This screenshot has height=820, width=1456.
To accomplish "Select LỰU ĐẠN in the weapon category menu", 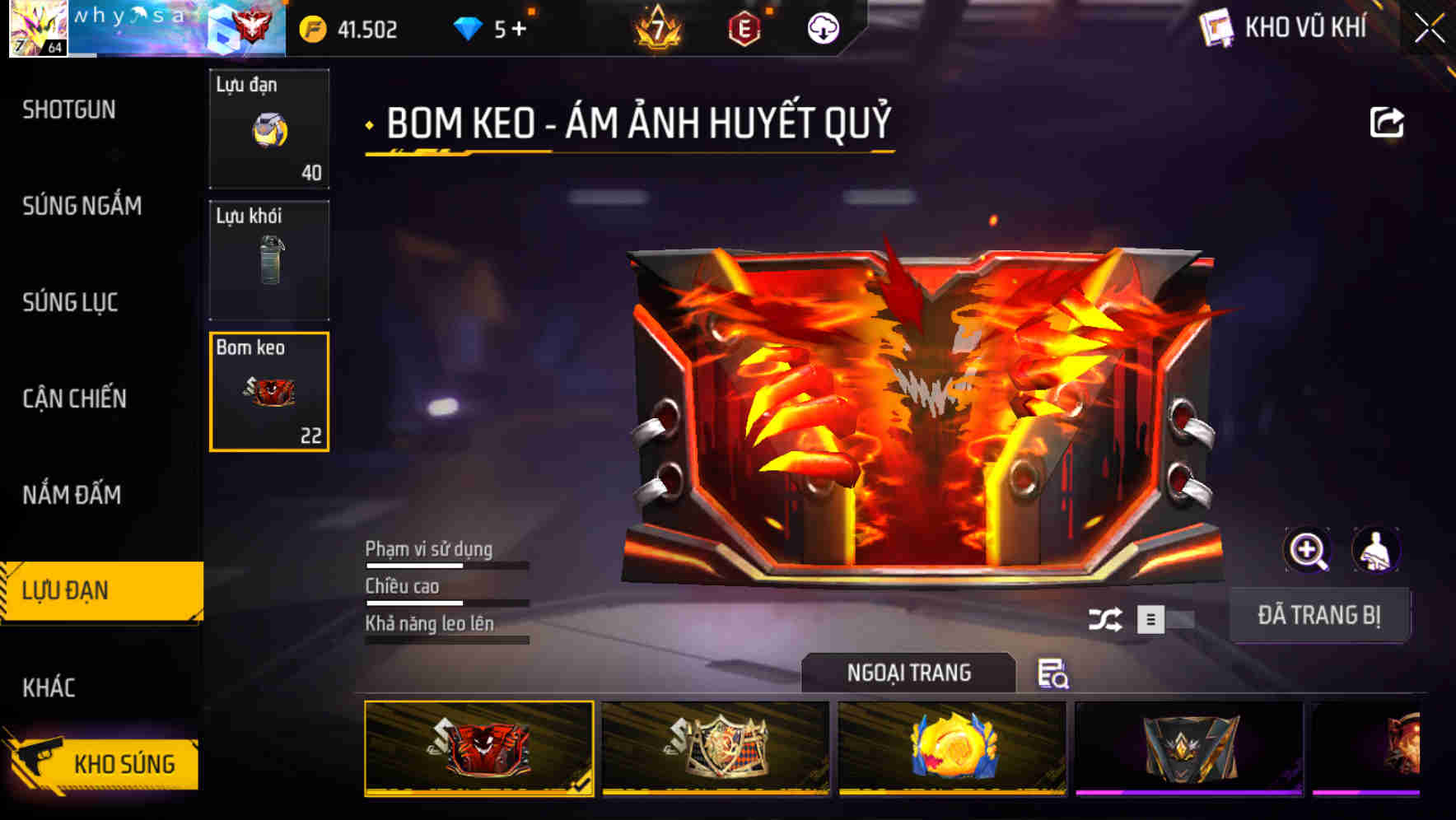I will pos(66,590).
